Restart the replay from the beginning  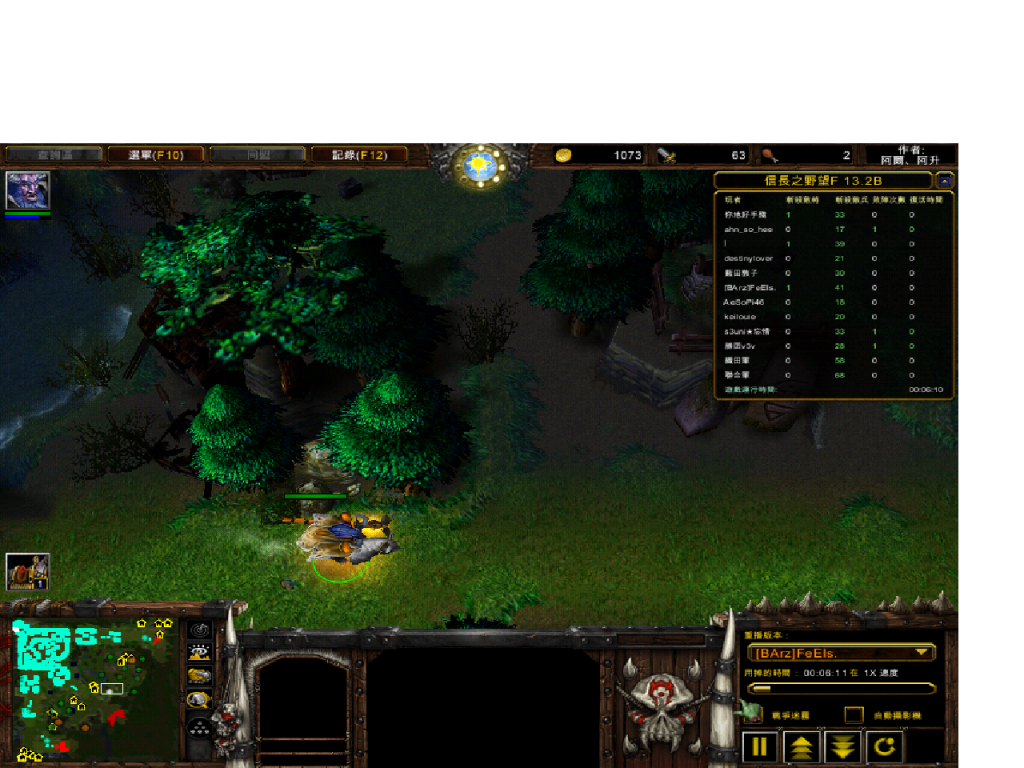885,746
